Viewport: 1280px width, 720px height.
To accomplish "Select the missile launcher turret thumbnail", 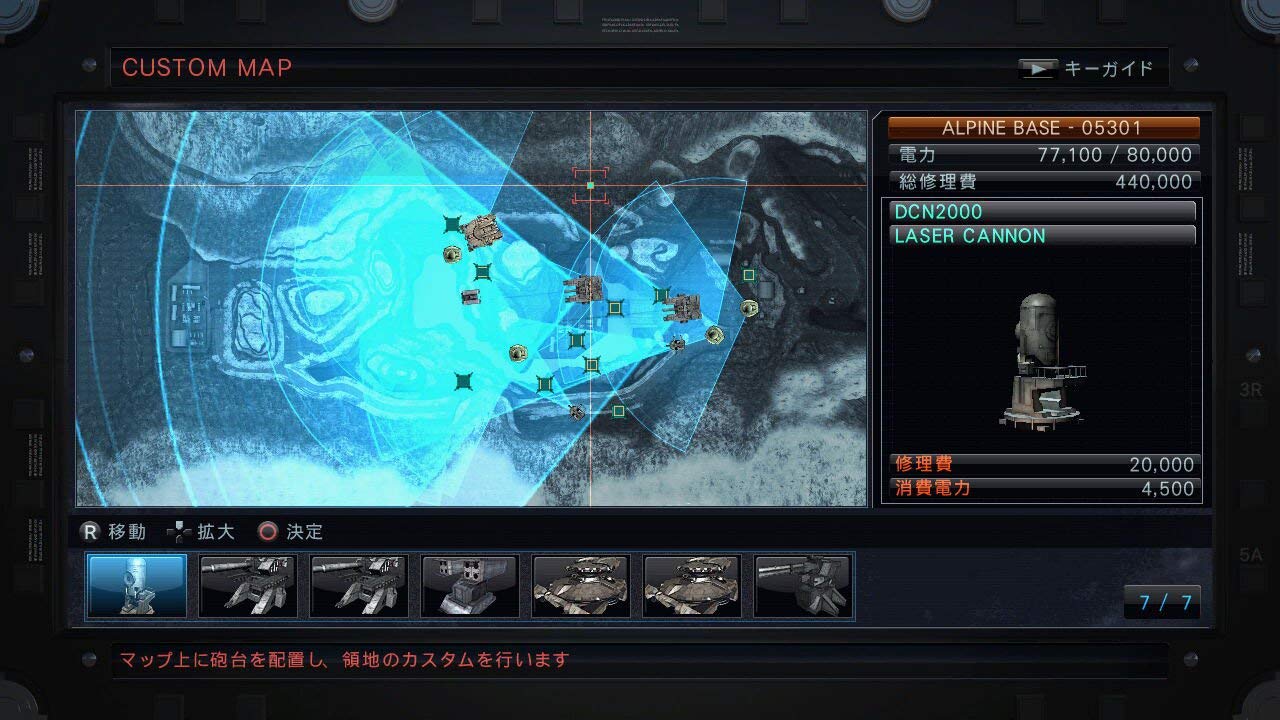I will [x=470, y=586].
